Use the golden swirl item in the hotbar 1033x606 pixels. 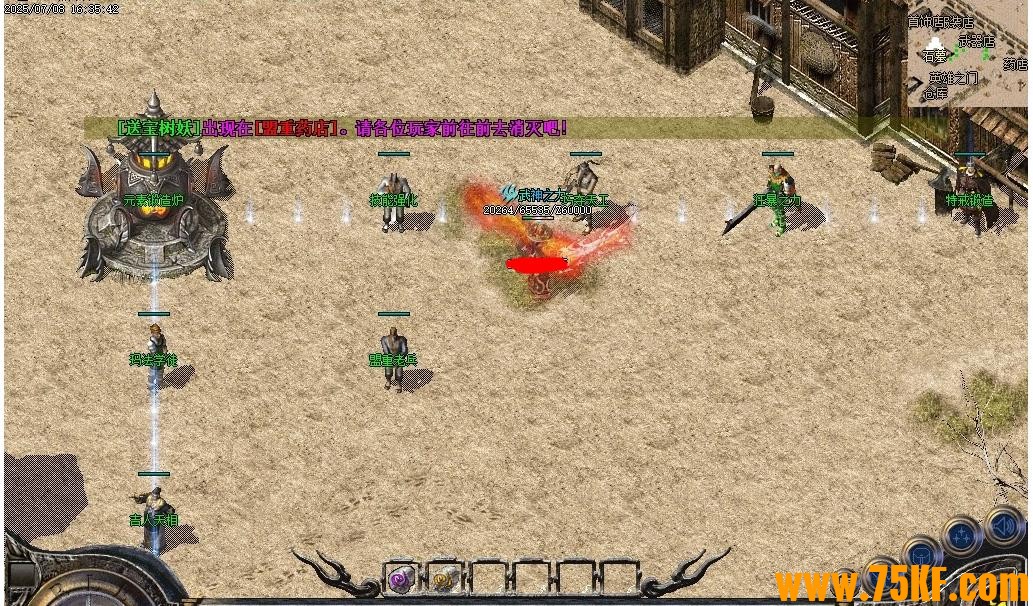click(443, 577)
